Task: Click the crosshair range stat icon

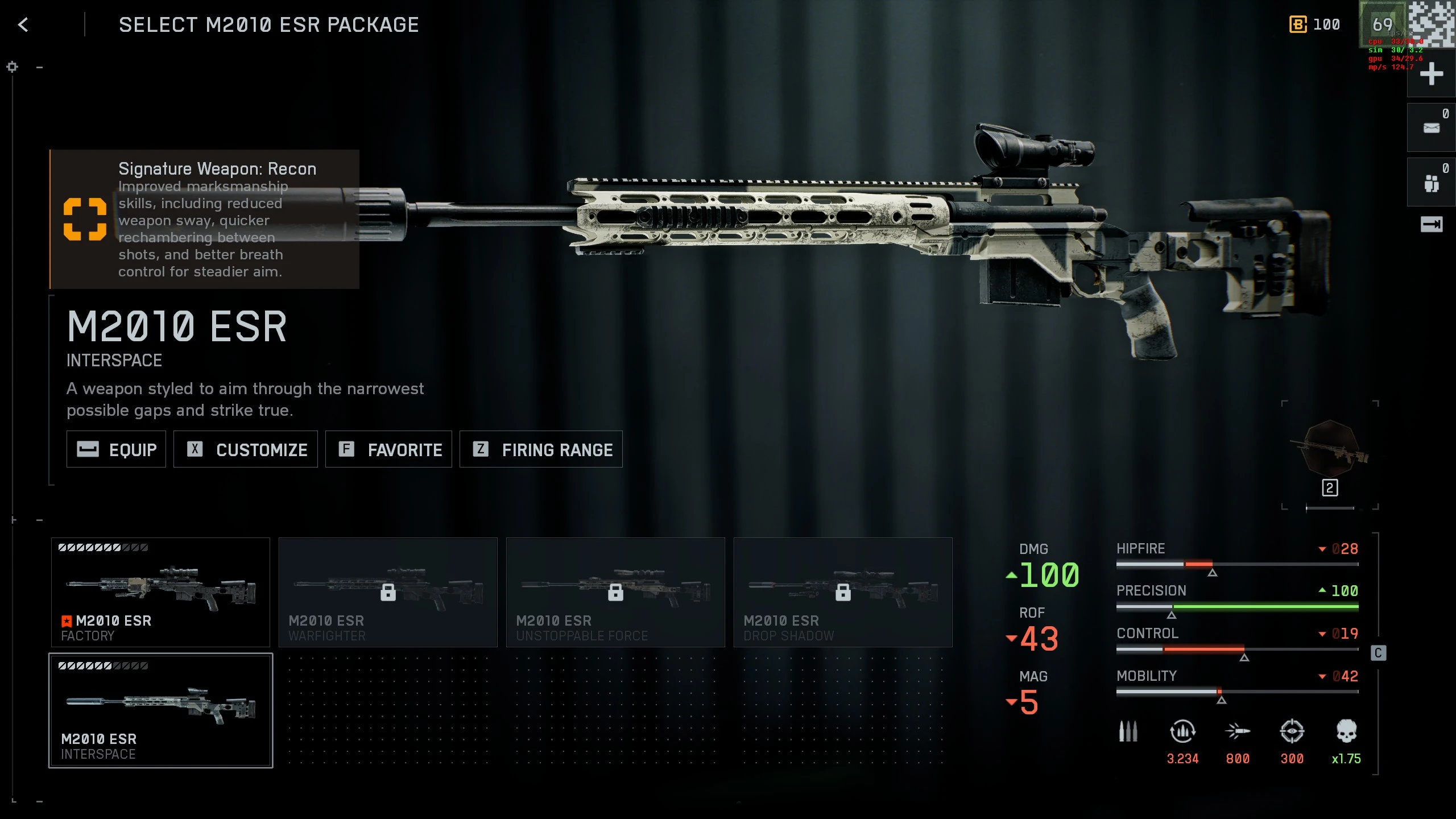Action: click(x=1292, y=731)
